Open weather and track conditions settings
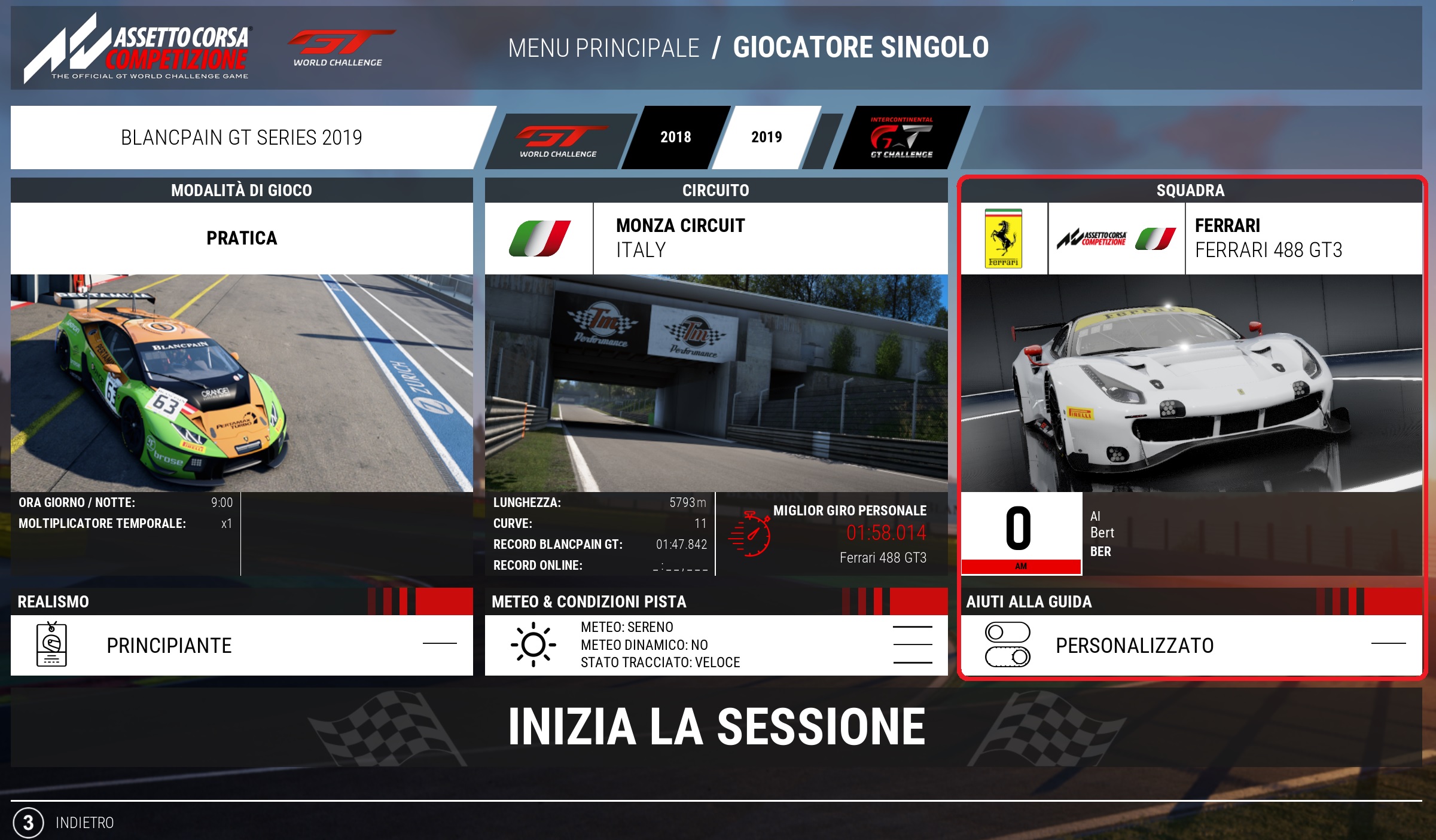This screenshot has height=840, width=1436. 716,645
